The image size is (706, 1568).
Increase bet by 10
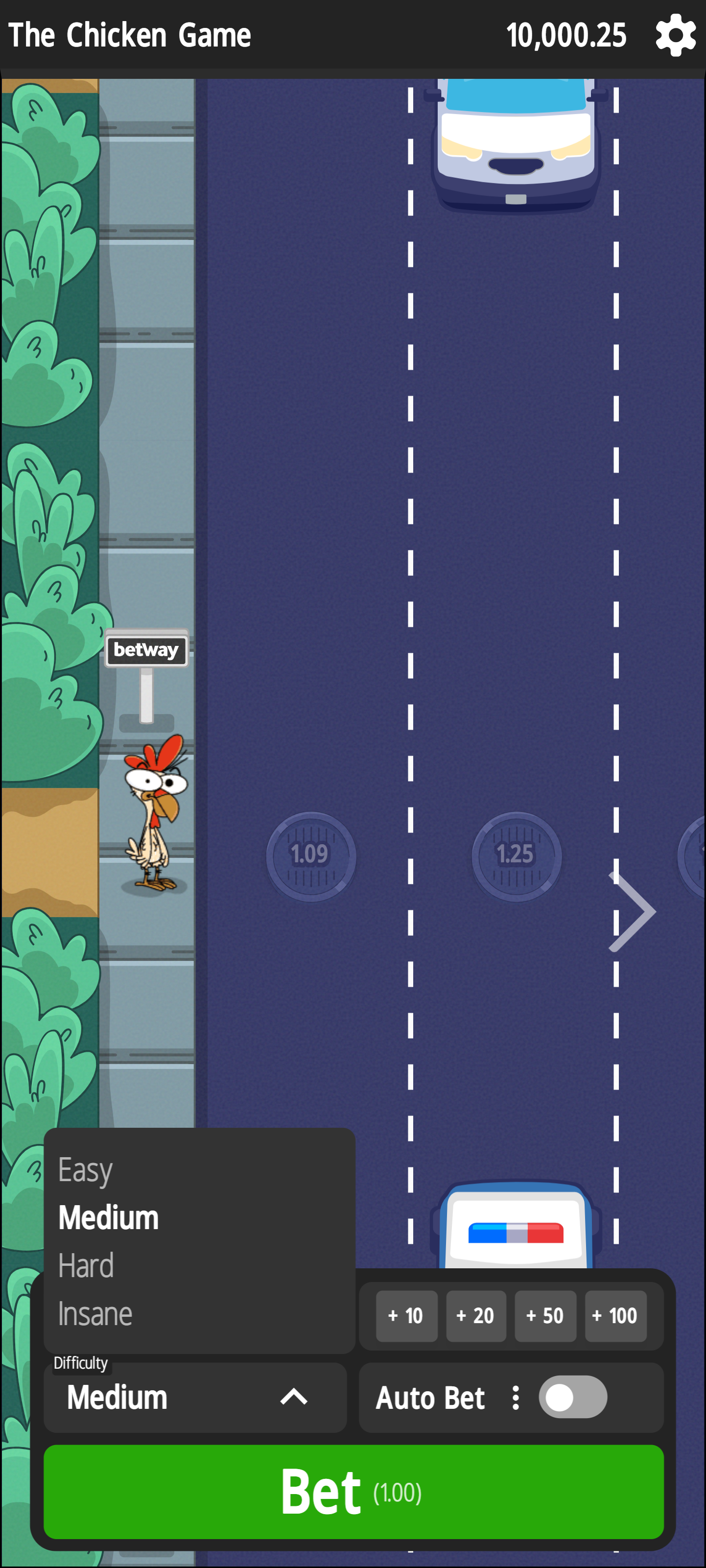pyautogui.click(x=406, y=1316)
